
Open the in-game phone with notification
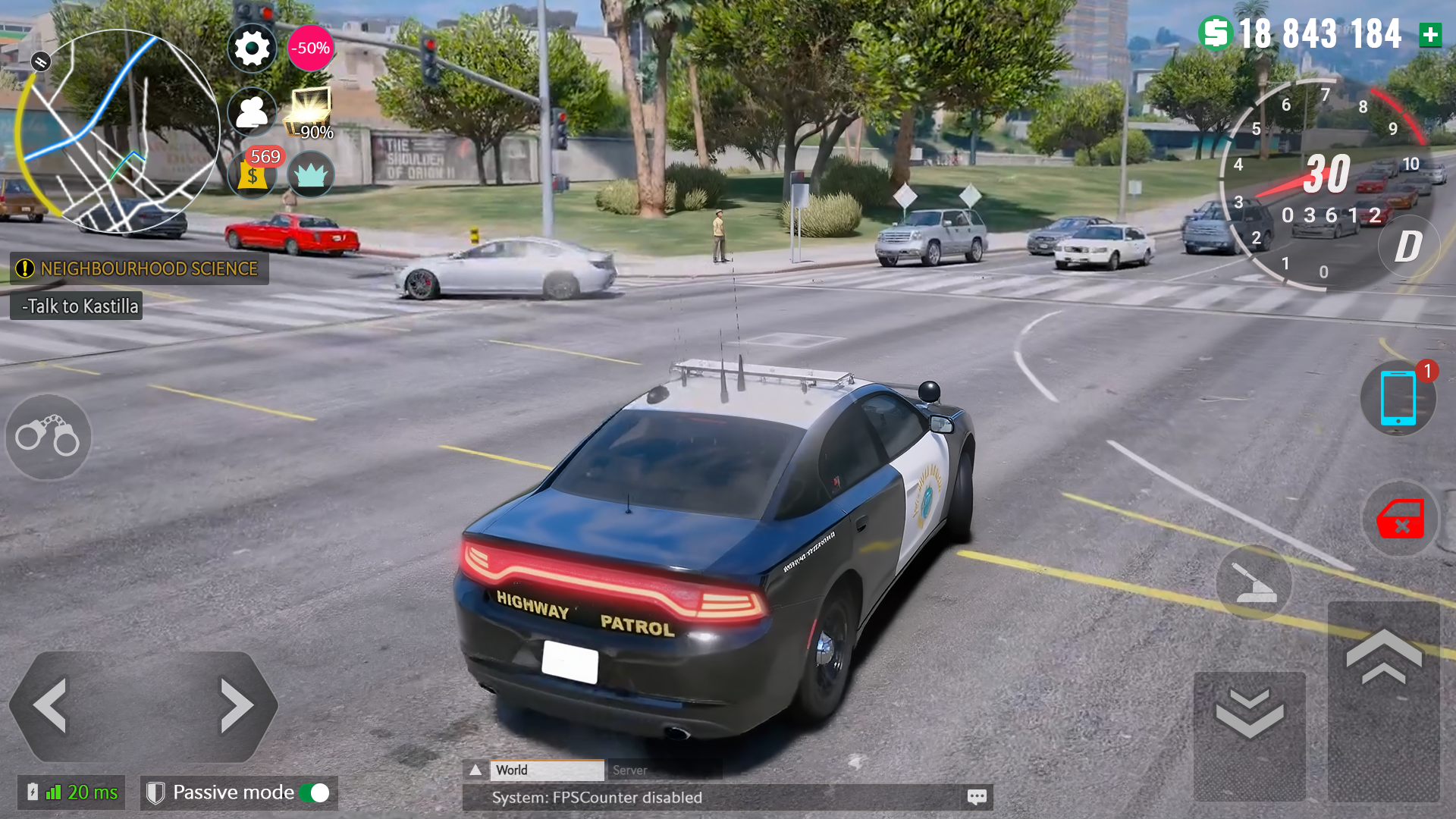(1398, 400)
